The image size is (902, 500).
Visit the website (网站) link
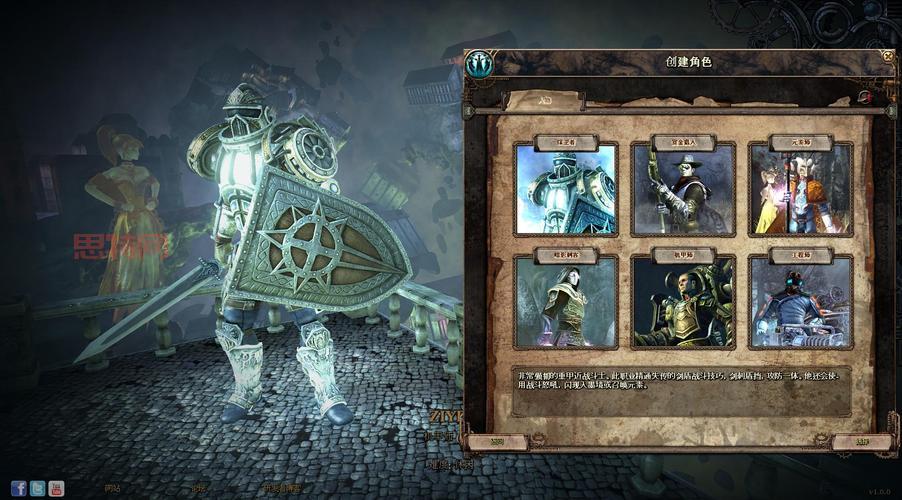(x=112, y=489)
